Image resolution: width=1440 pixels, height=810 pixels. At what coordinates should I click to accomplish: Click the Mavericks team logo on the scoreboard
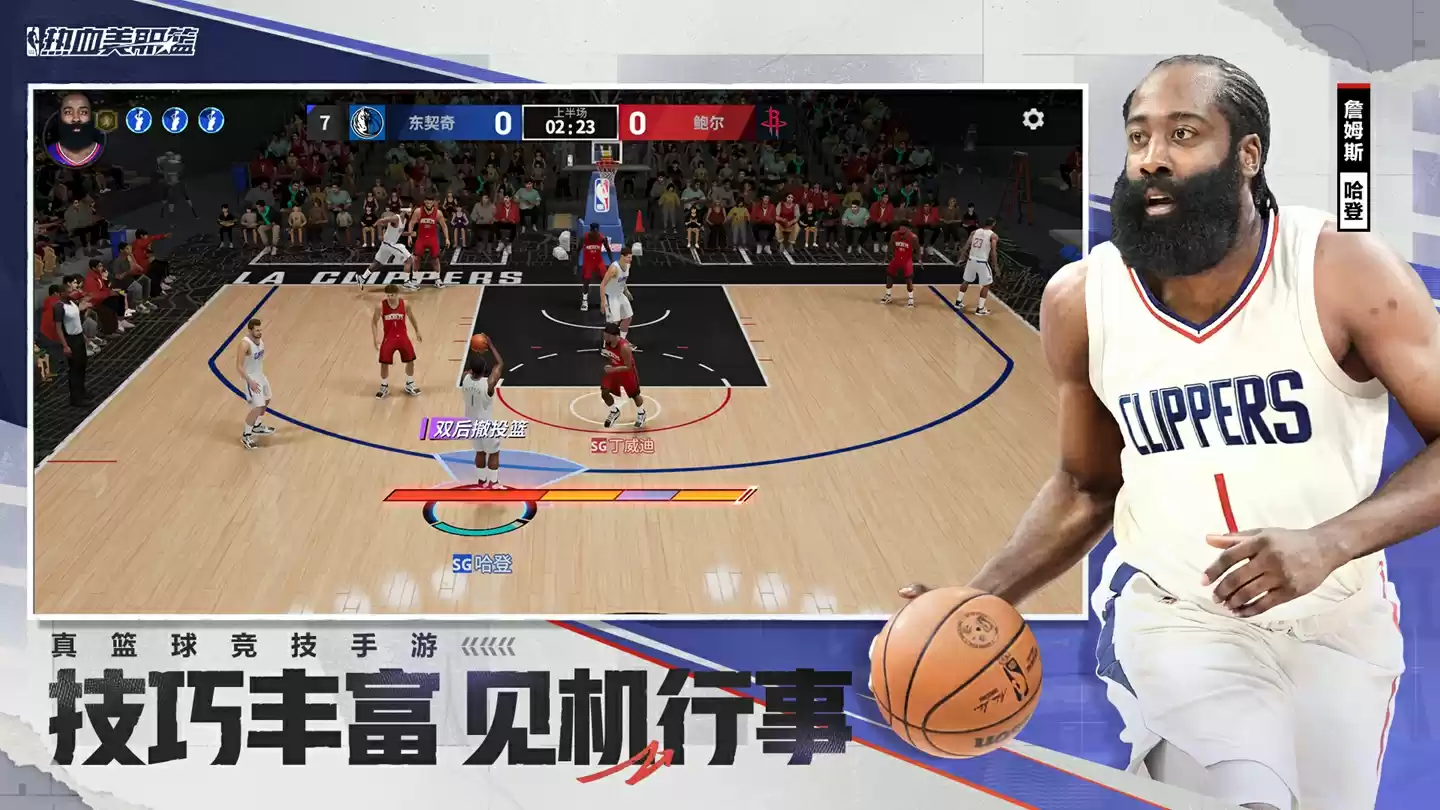tap(365, 118)
